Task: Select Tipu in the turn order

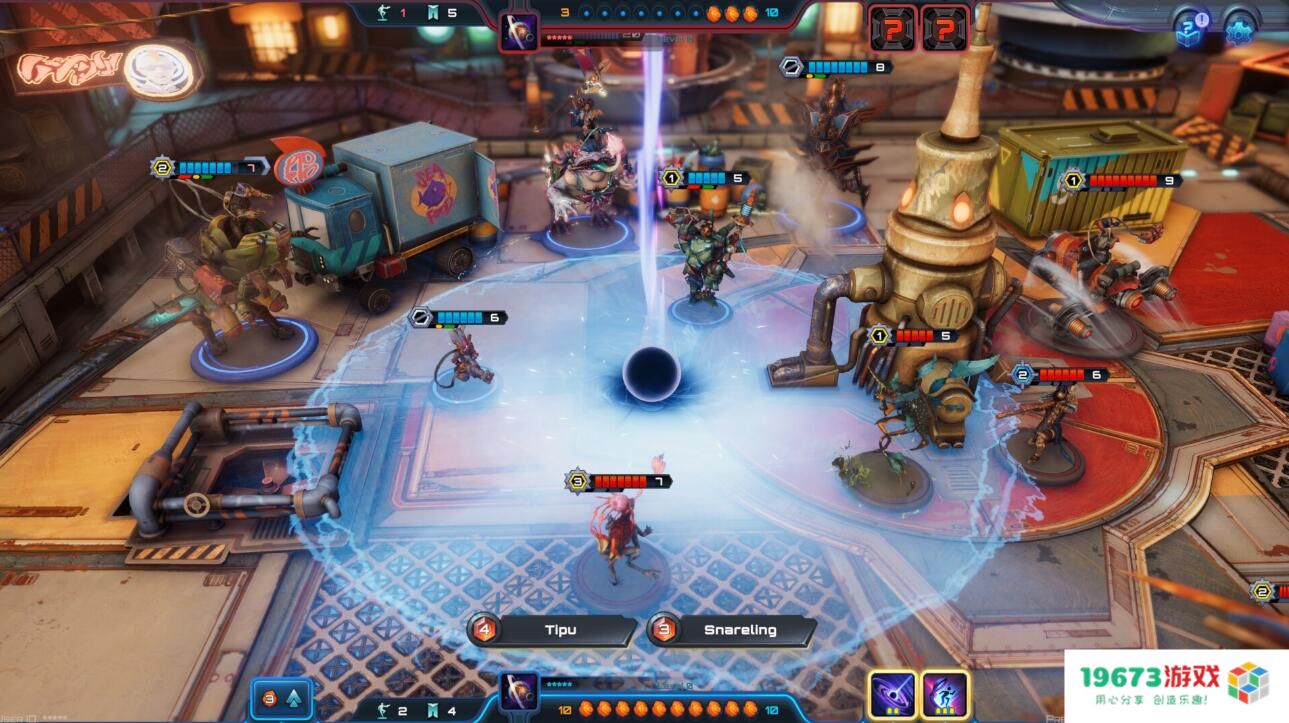Action: tap(560, 630)
